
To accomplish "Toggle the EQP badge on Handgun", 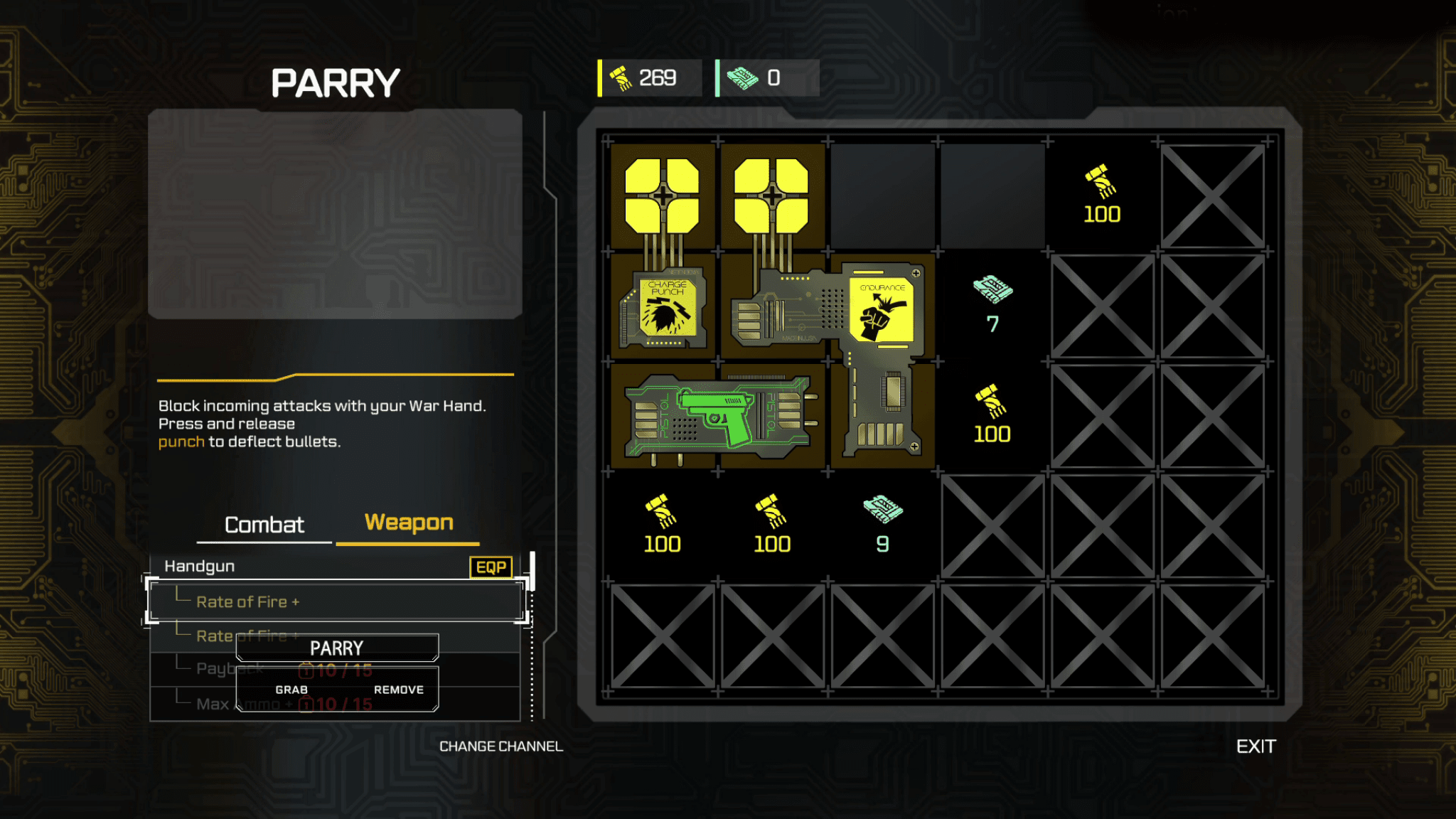I will [x=491, y=567].
